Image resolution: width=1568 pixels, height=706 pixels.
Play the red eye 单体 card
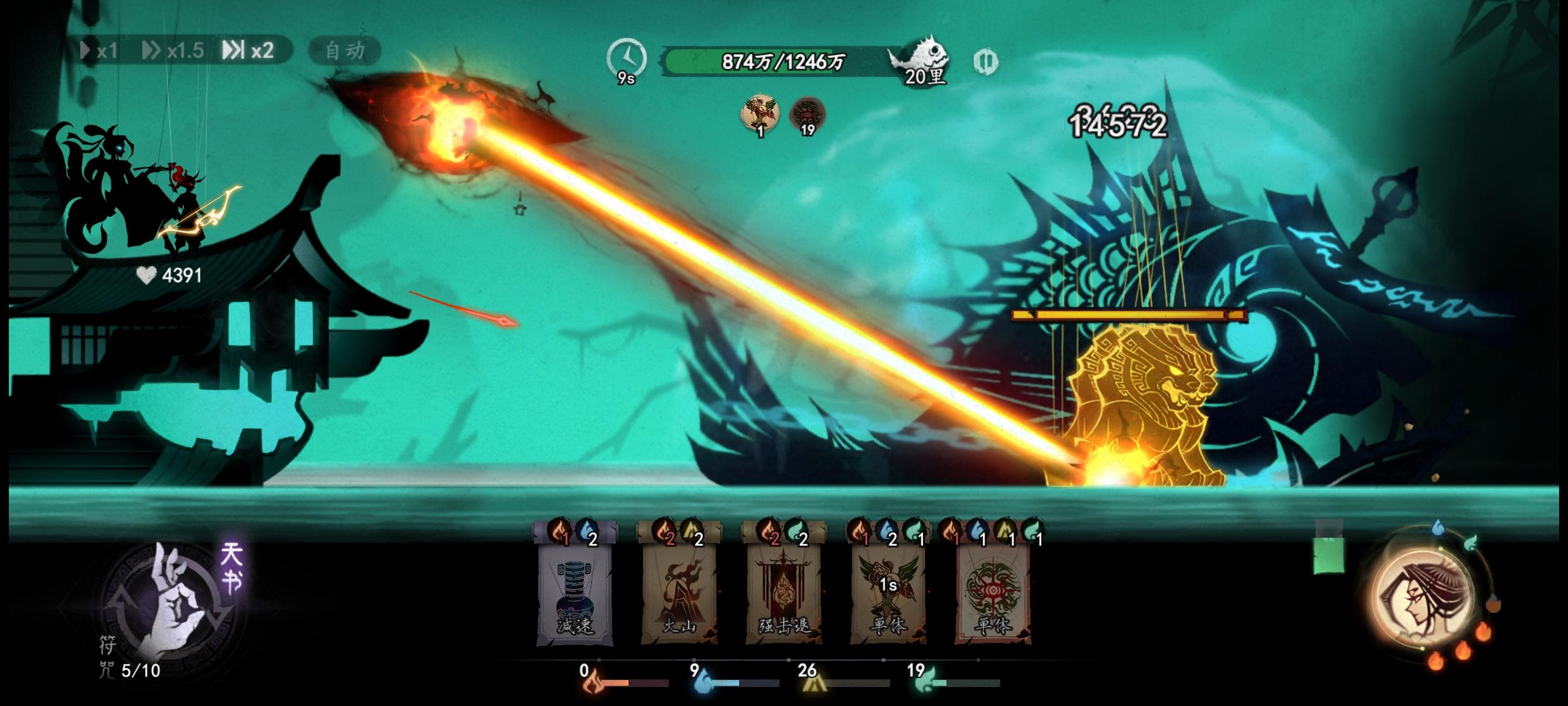click(x=993, y=591)
